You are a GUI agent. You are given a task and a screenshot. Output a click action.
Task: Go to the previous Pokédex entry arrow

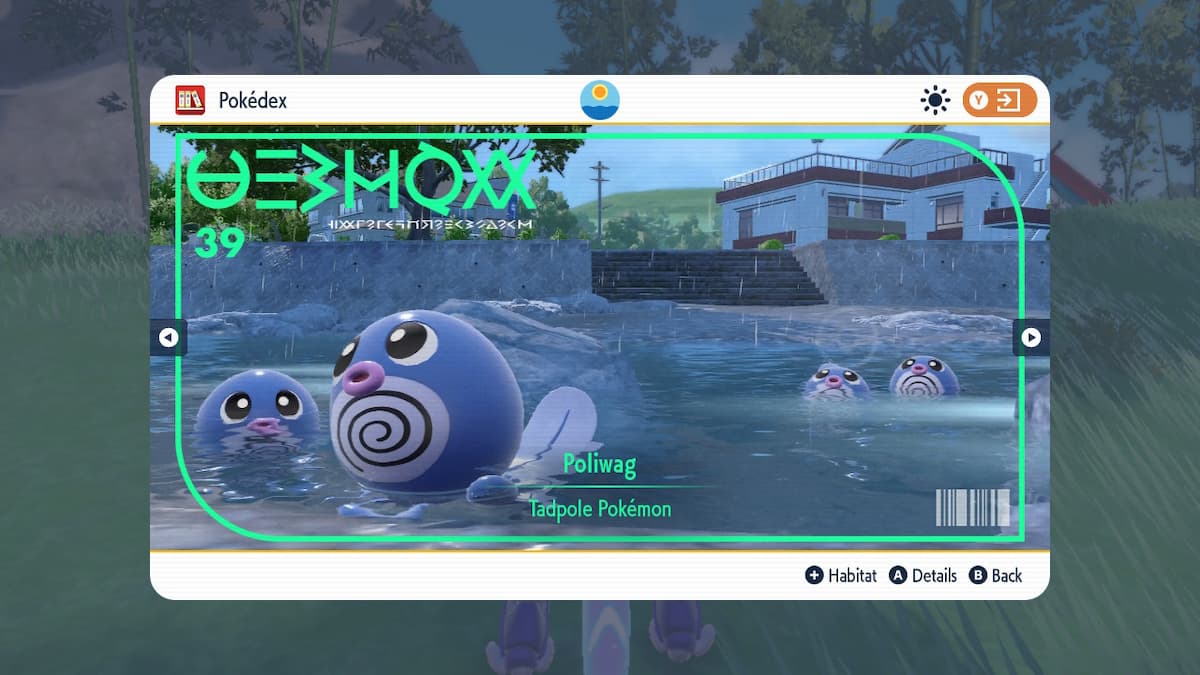(x=168, y=338)
